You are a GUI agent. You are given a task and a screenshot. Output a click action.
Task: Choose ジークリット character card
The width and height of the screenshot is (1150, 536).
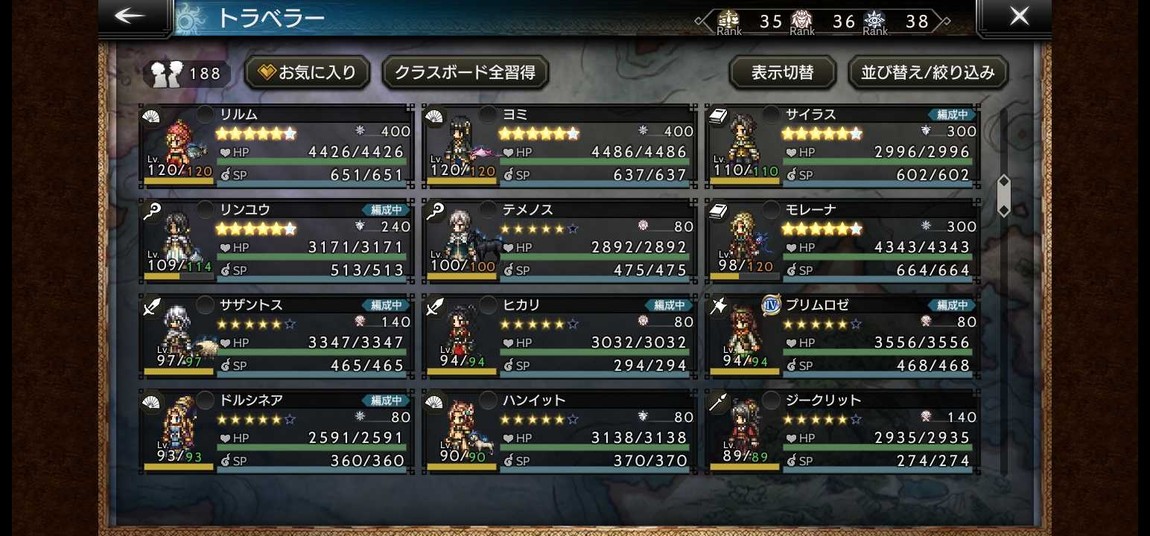843,432
